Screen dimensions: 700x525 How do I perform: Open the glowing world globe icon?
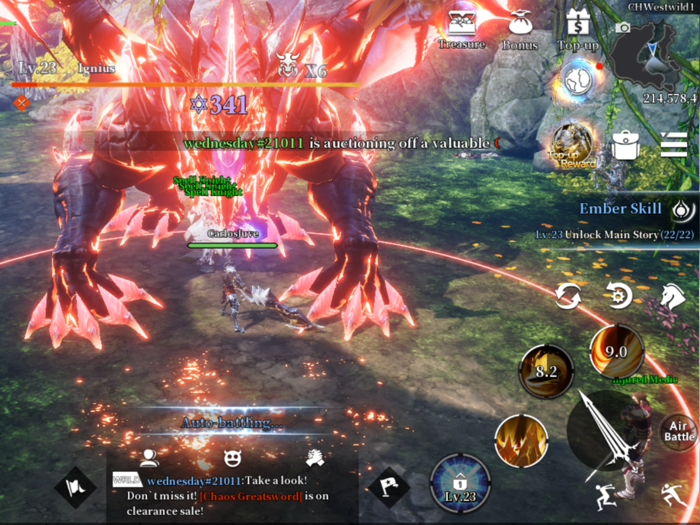pos(575,81)
